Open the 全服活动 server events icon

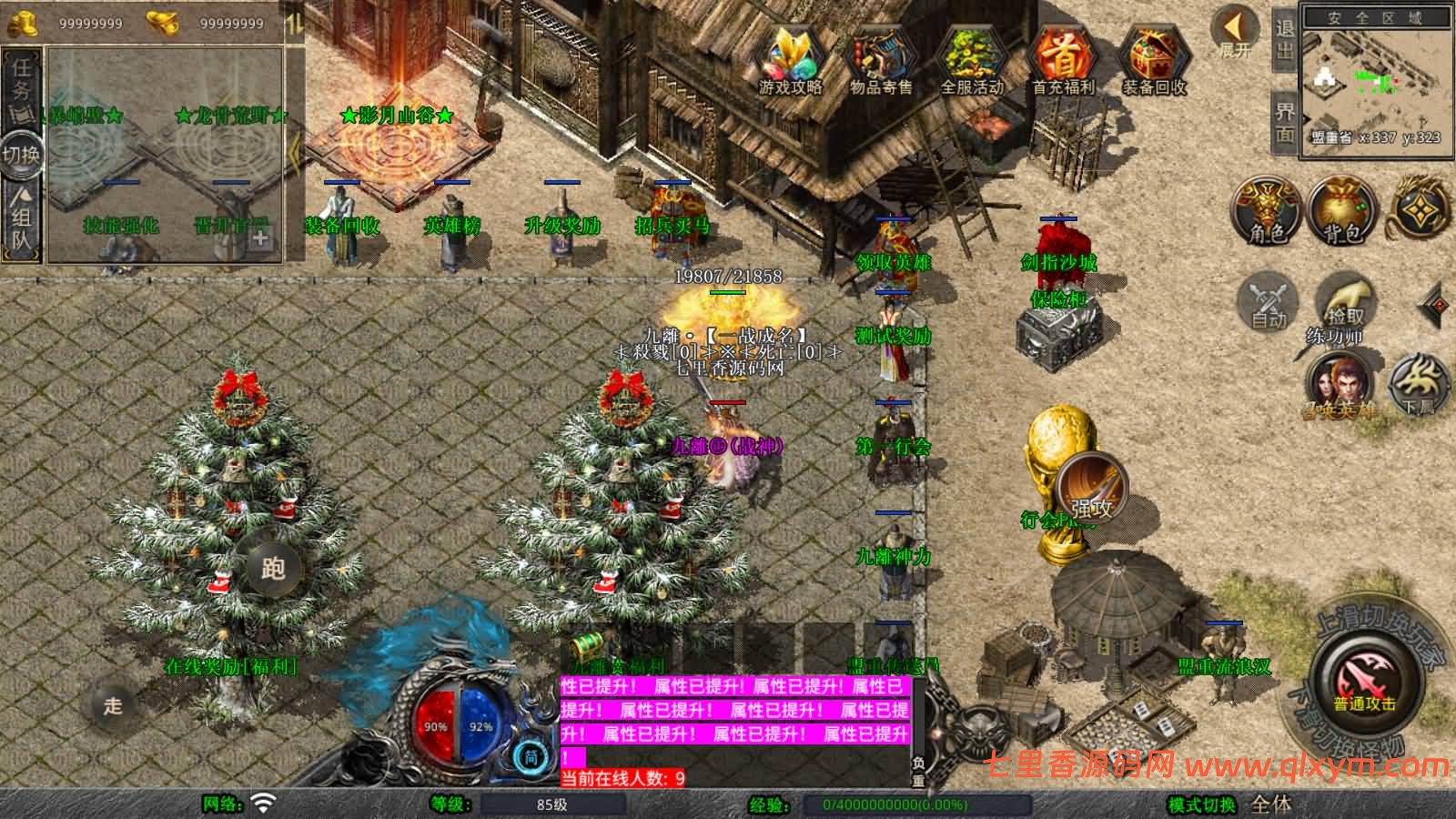971,59
